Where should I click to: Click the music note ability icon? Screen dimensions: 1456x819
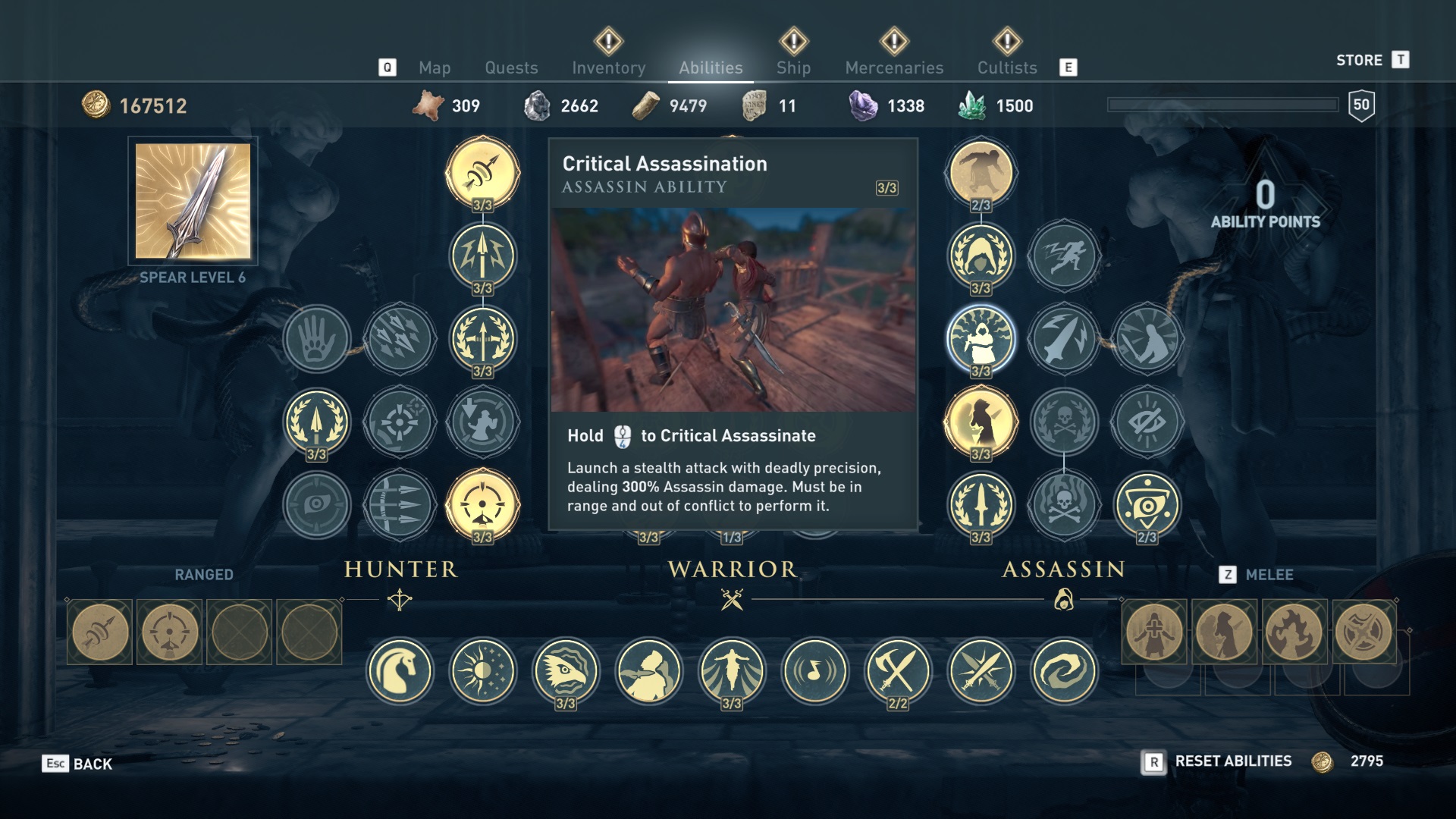815,671
